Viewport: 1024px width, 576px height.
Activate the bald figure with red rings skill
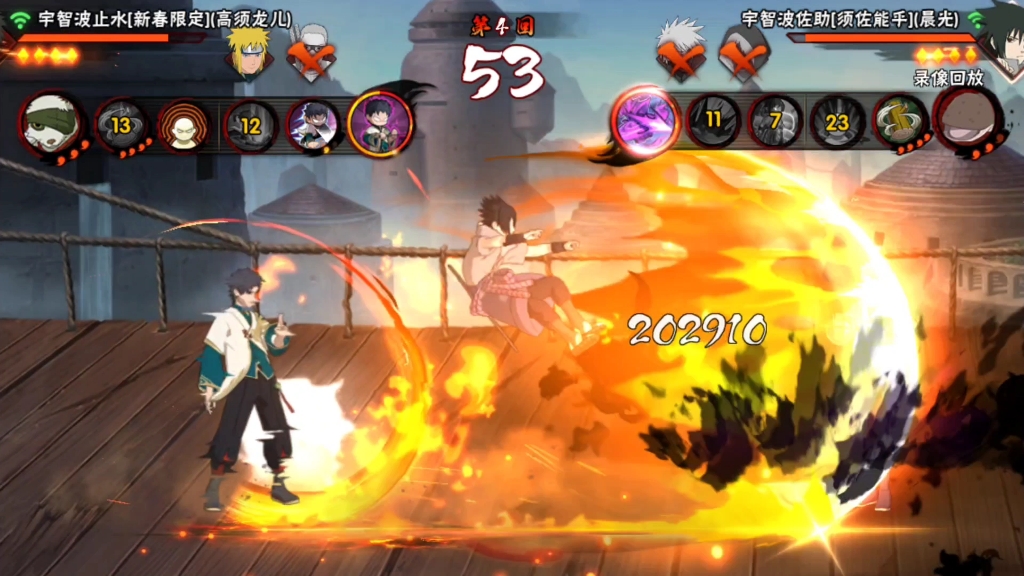(x=184, y=125)
